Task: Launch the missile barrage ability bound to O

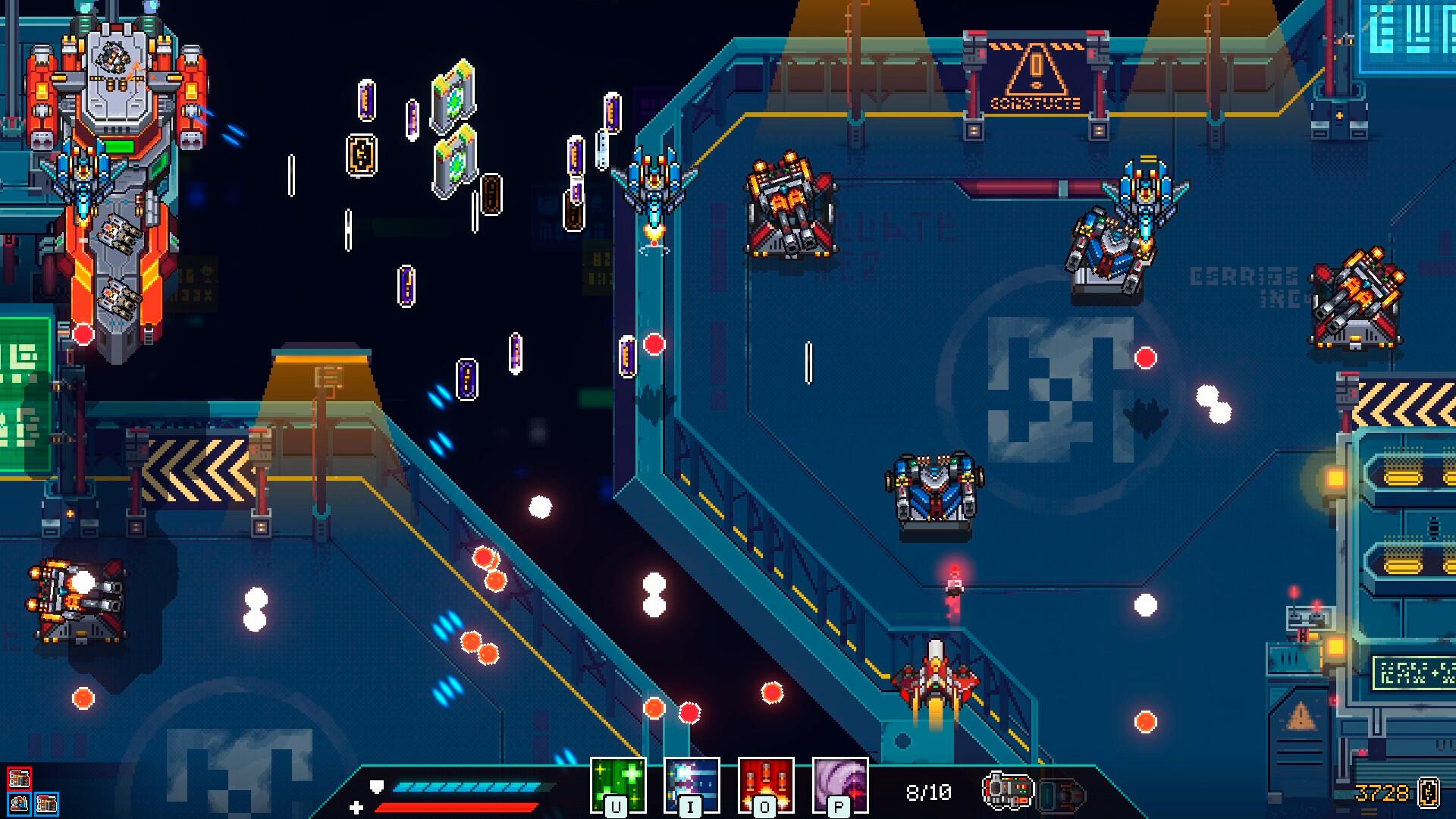Action: coord(766,785)
